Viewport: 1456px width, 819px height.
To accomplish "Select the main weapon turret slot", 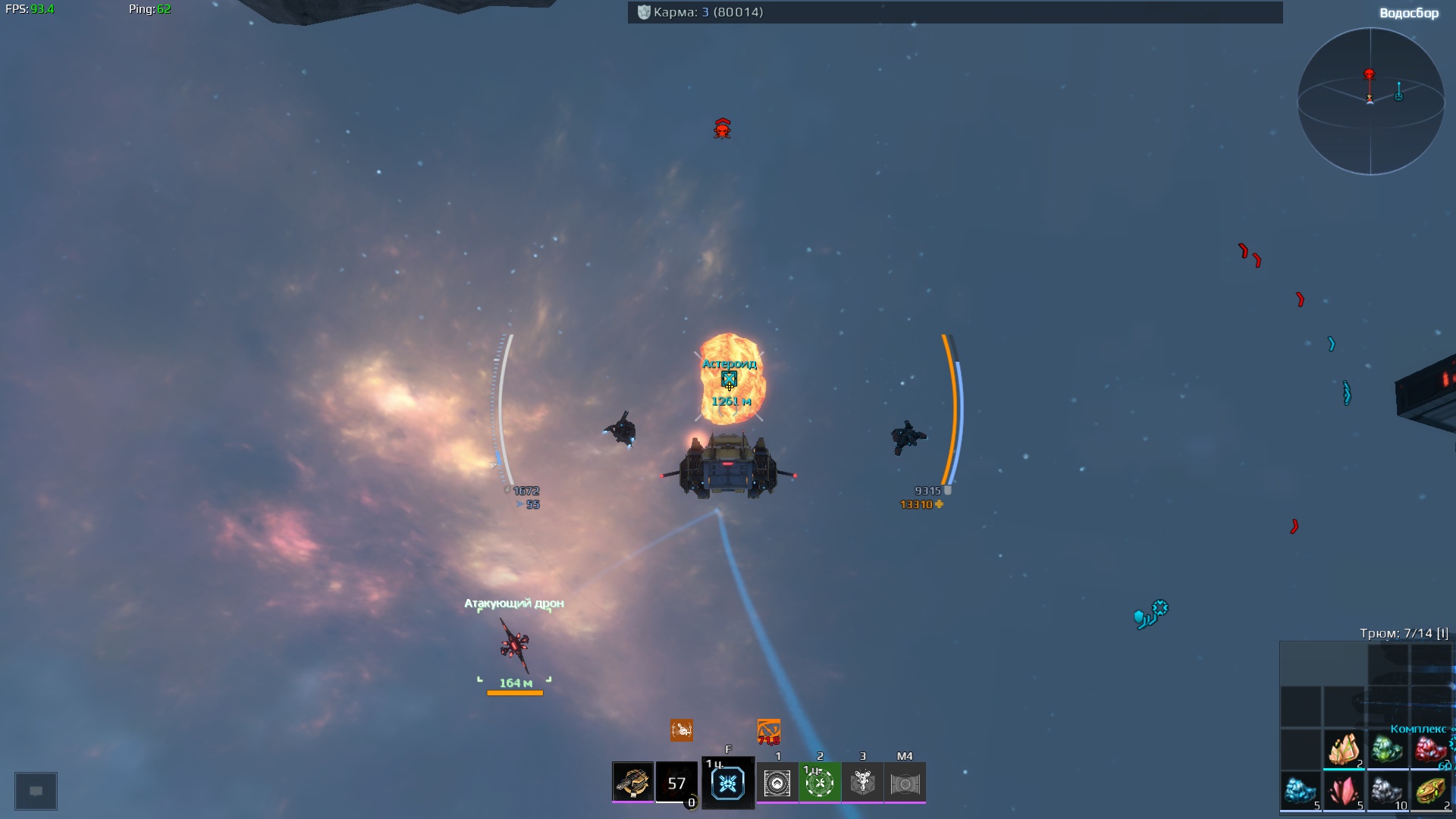I will coord(632,782).
